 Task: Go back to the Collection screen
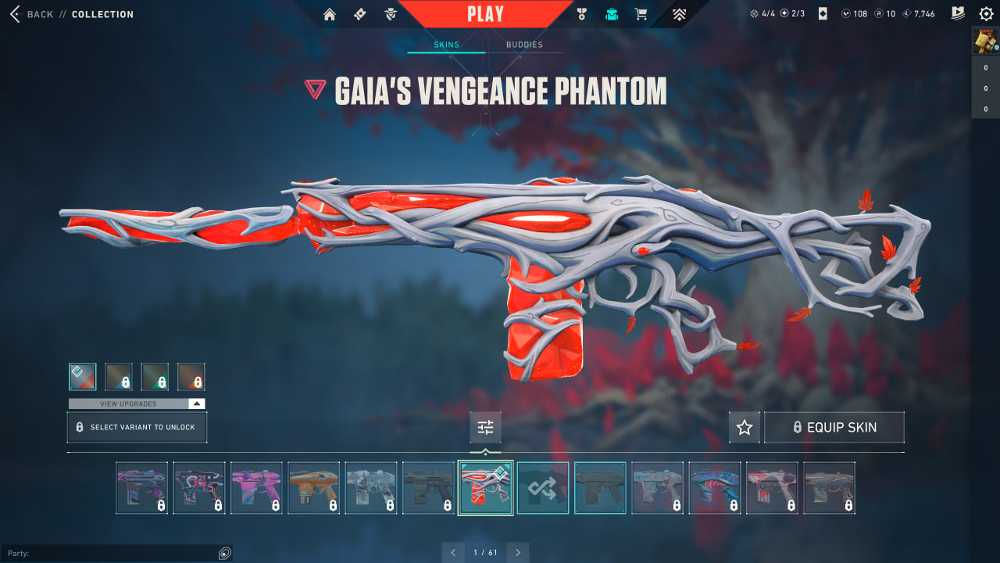[32, 14]
